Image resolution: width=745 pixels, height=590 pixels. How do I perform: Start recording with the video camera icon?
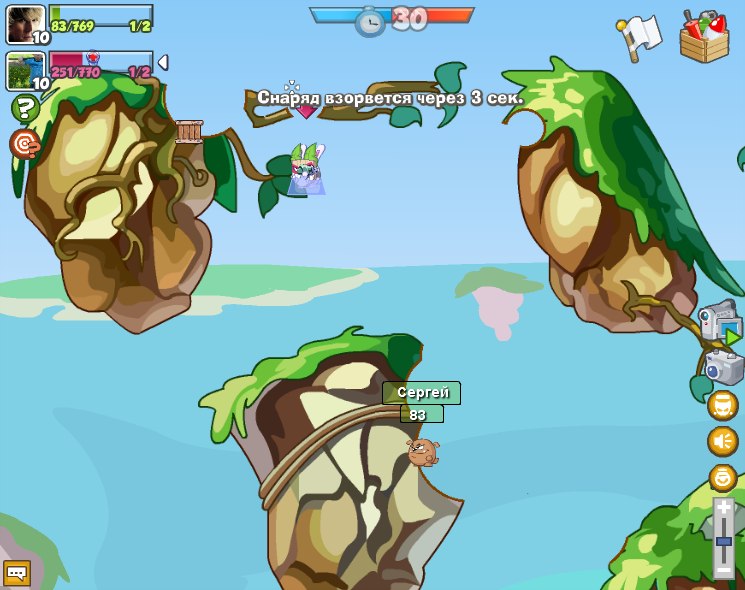point(720,323)
